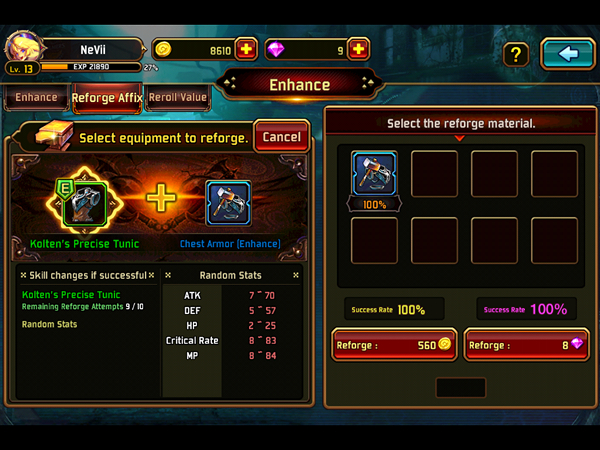This screenshot has height=450, width=600.
Task: Open NeVii's player avatar profile
Action: (x=22, y=47)
